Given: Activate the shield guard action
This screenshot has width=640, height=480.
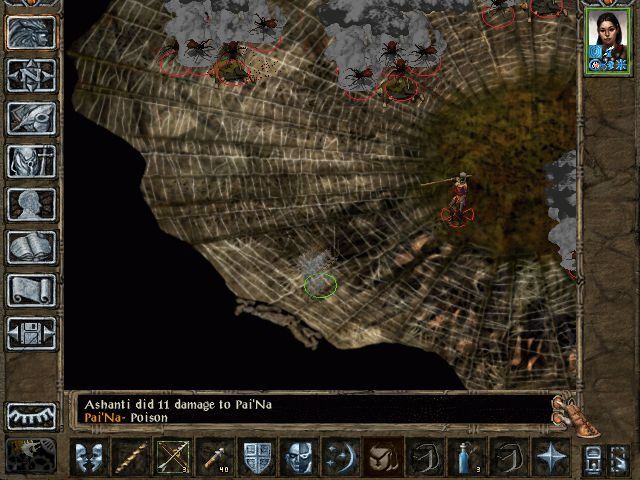Looking at the screenshot, I should 257,457.
